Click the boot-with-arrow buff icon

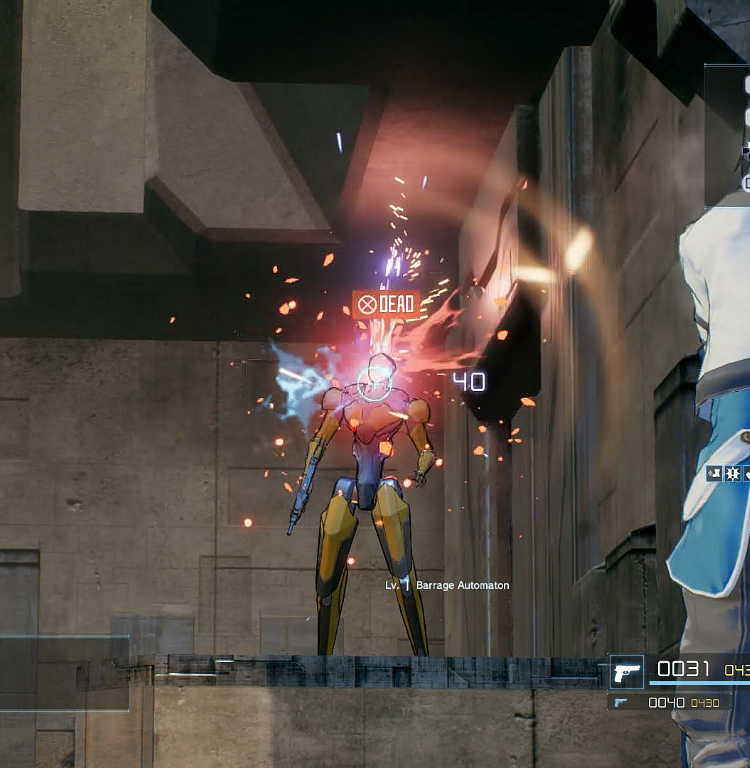[715, 473]
